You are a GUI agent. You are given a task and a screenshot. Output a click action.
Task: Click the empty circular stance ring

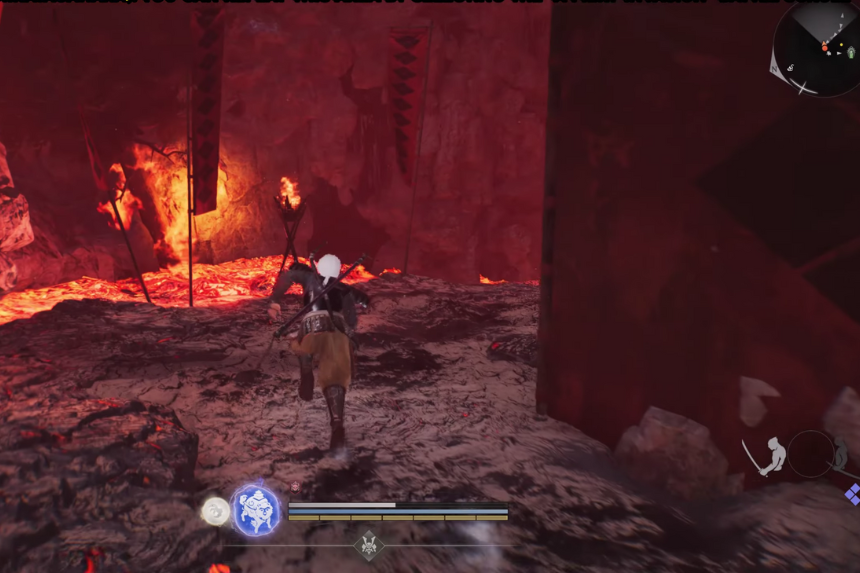pos(810,454)
